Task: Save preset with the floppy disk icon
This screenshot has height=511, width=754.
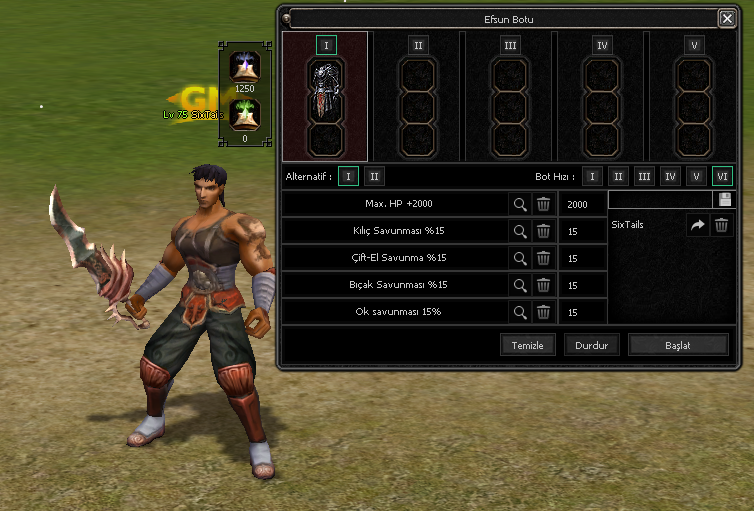Action: tap(723, 200)
